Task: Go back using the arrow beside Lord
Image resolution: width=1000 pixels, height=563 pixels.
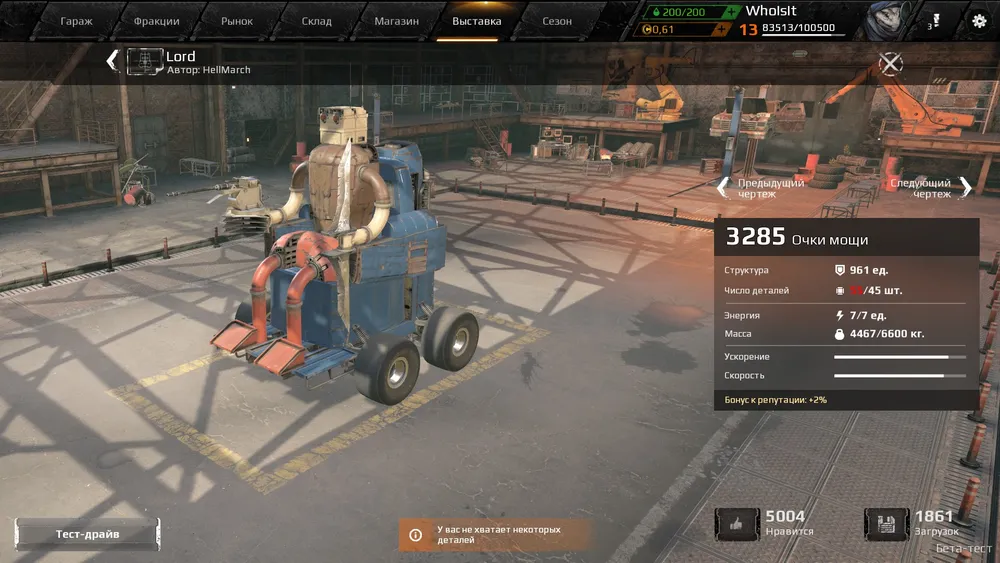Action: coord(112,61)
